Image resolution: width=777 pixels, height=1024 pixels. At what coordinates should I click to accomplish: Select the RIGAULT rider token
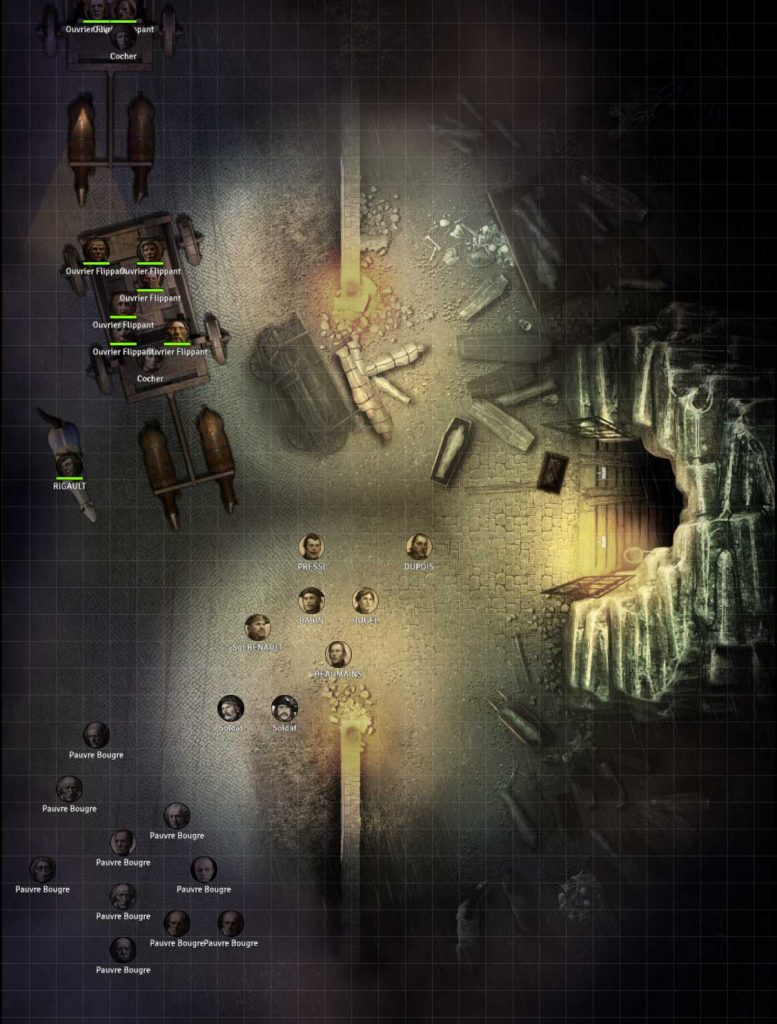(x=69, y=465)
